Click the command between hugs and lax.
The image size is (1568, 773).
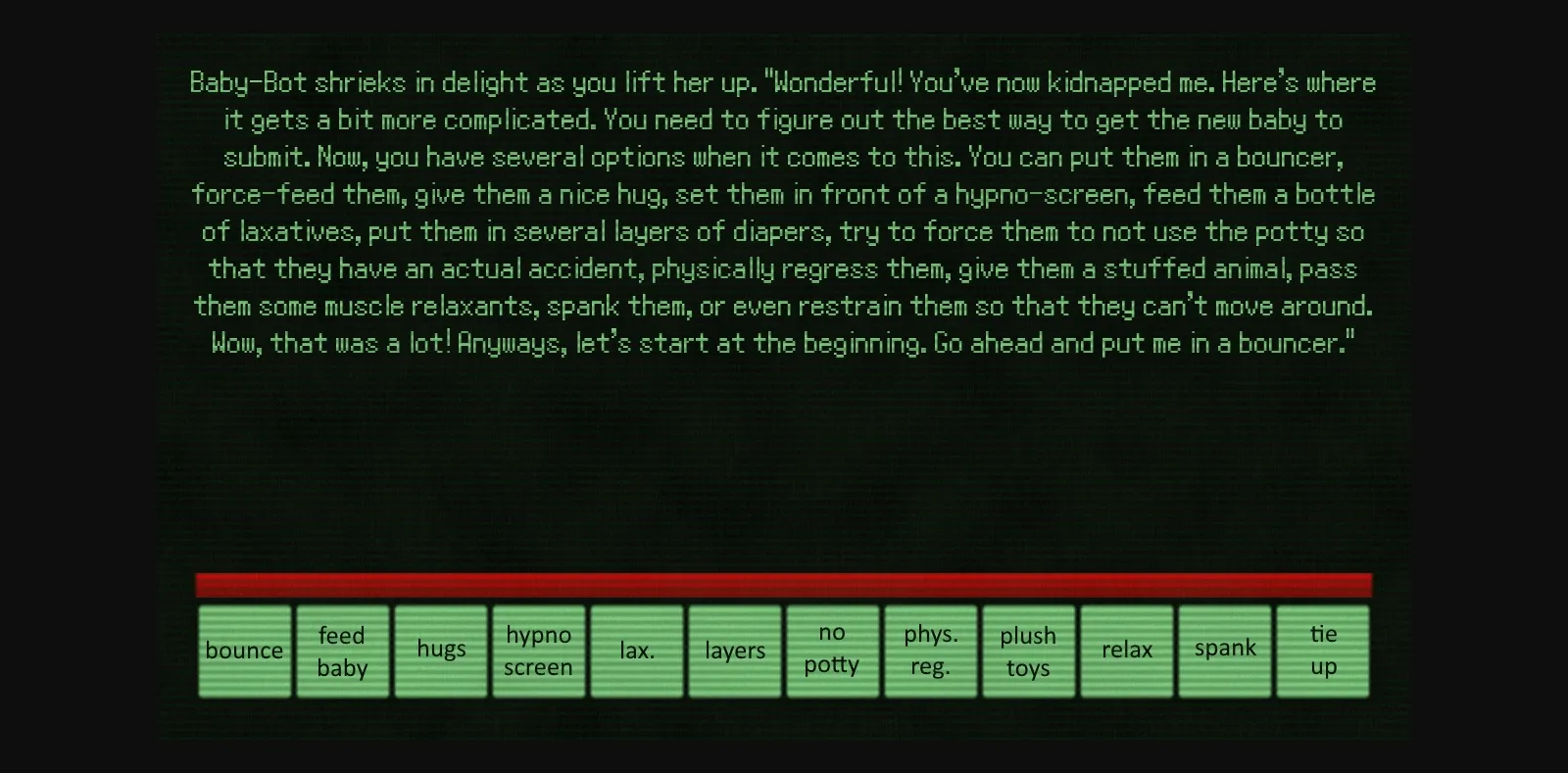coord(538,650)
